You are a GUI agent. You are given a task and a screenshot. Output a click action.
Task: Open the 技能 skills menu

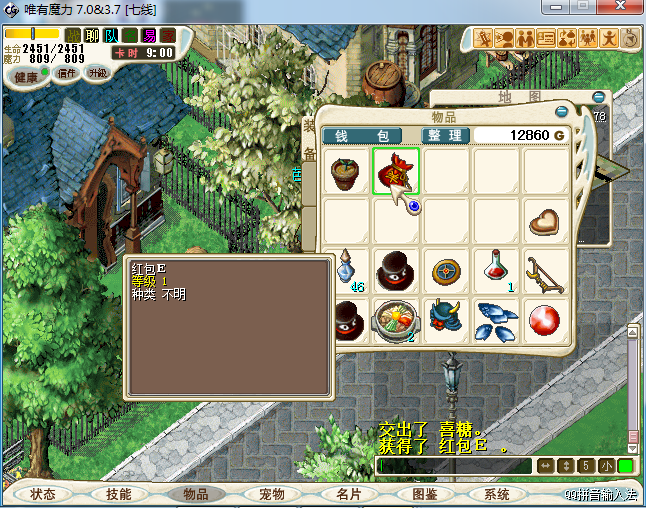point(118,494)
